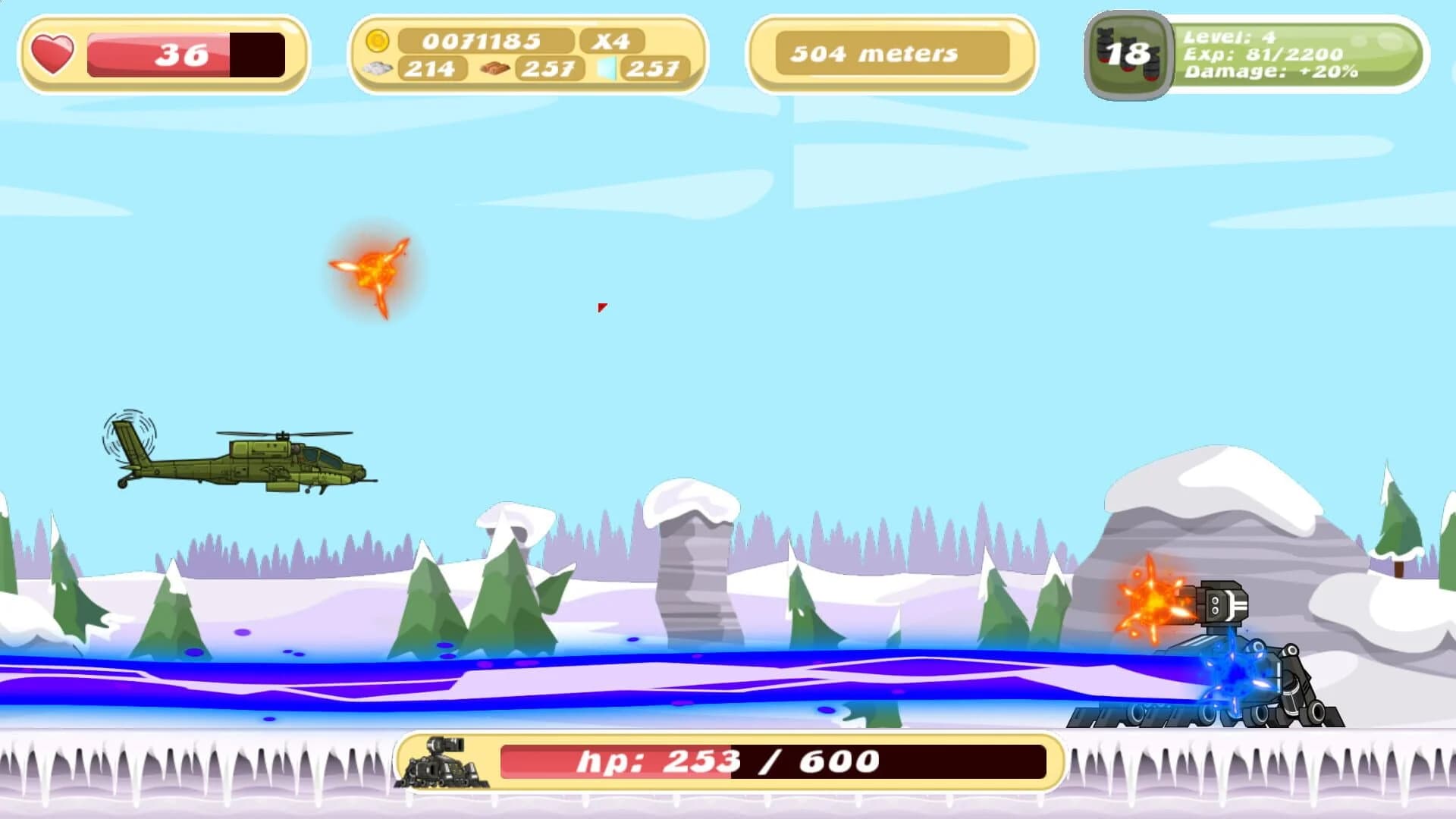Select the gold coin currency icon
The width and height of the screenshot is (1456, 819).
(378, 42)
